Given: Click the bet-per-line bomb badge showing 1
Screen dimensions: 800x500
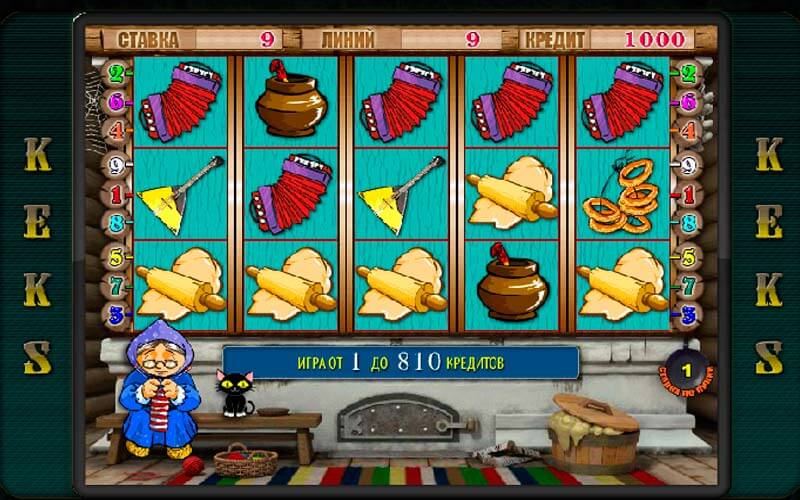Looking at the screenshot, I should [x=686, y=372].
